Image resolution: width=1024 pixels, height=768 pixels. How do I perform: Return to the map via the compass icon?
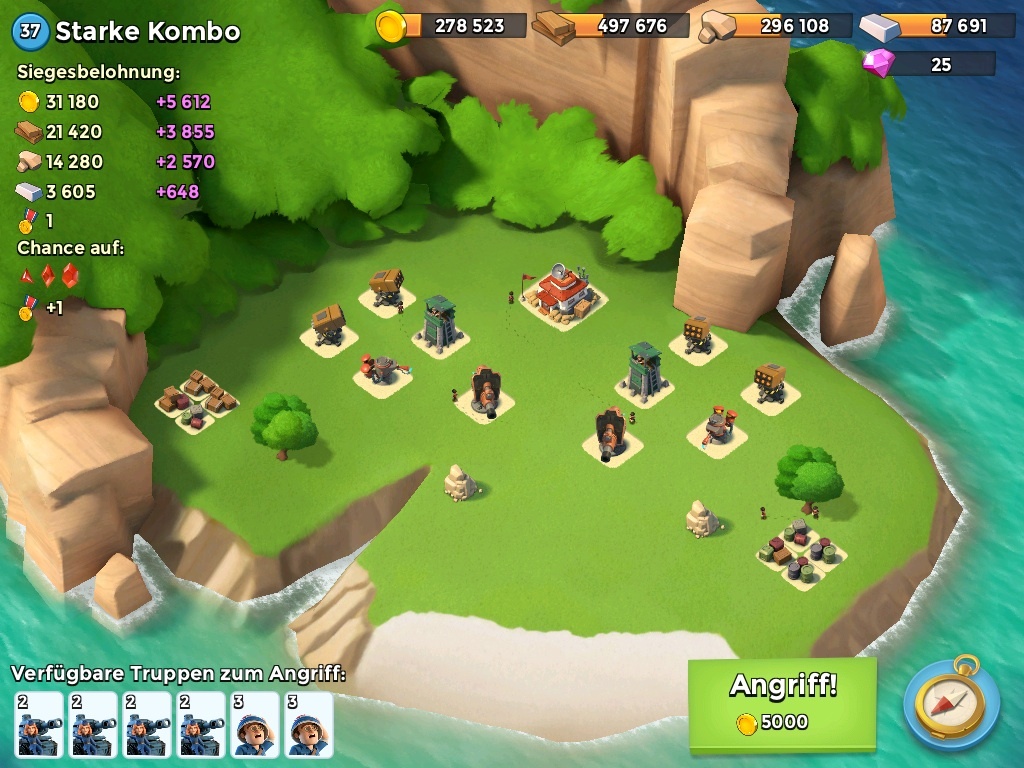tap(951, 703)
